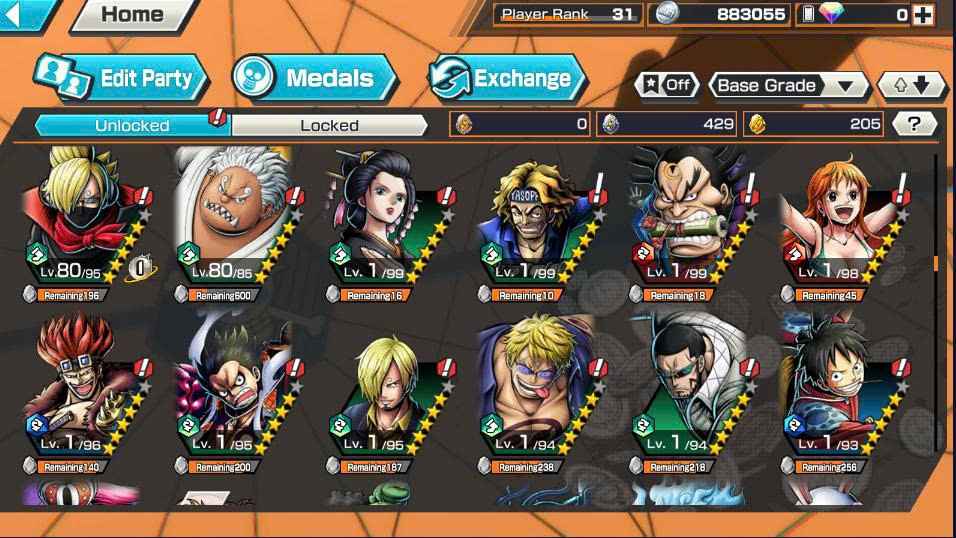Show help with the question mark button
The height and width of the screenshot is (538, 956).
[914, 124]
